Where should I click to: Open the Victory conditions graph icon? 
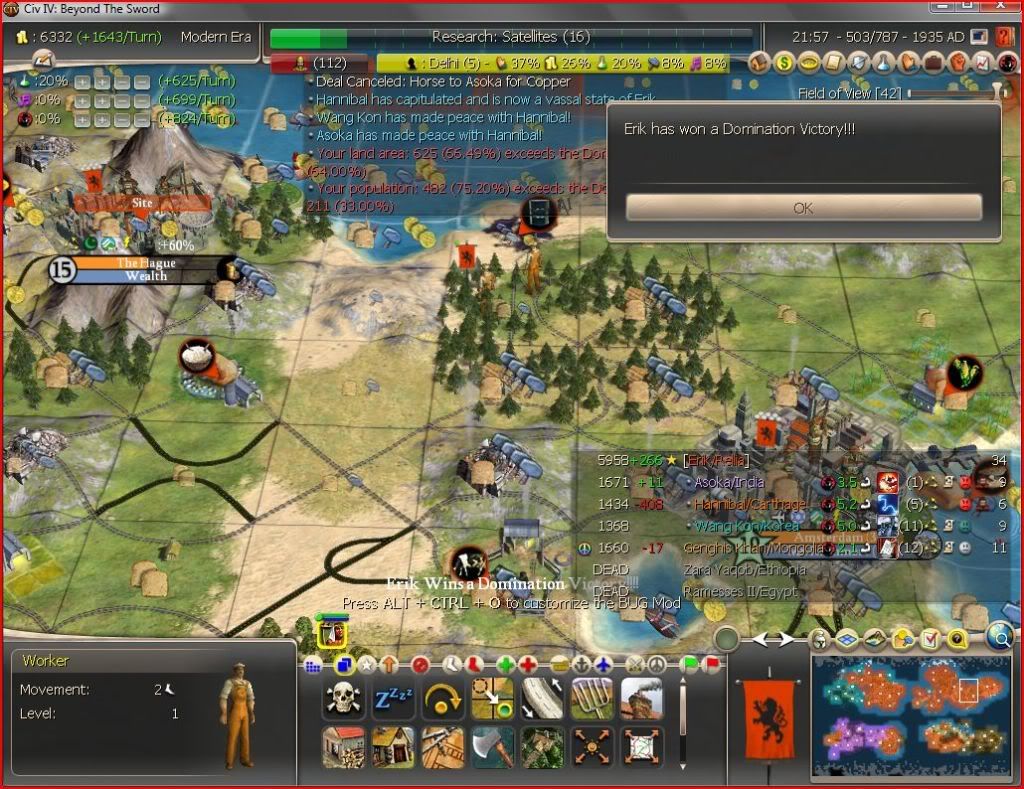point(983,64)
